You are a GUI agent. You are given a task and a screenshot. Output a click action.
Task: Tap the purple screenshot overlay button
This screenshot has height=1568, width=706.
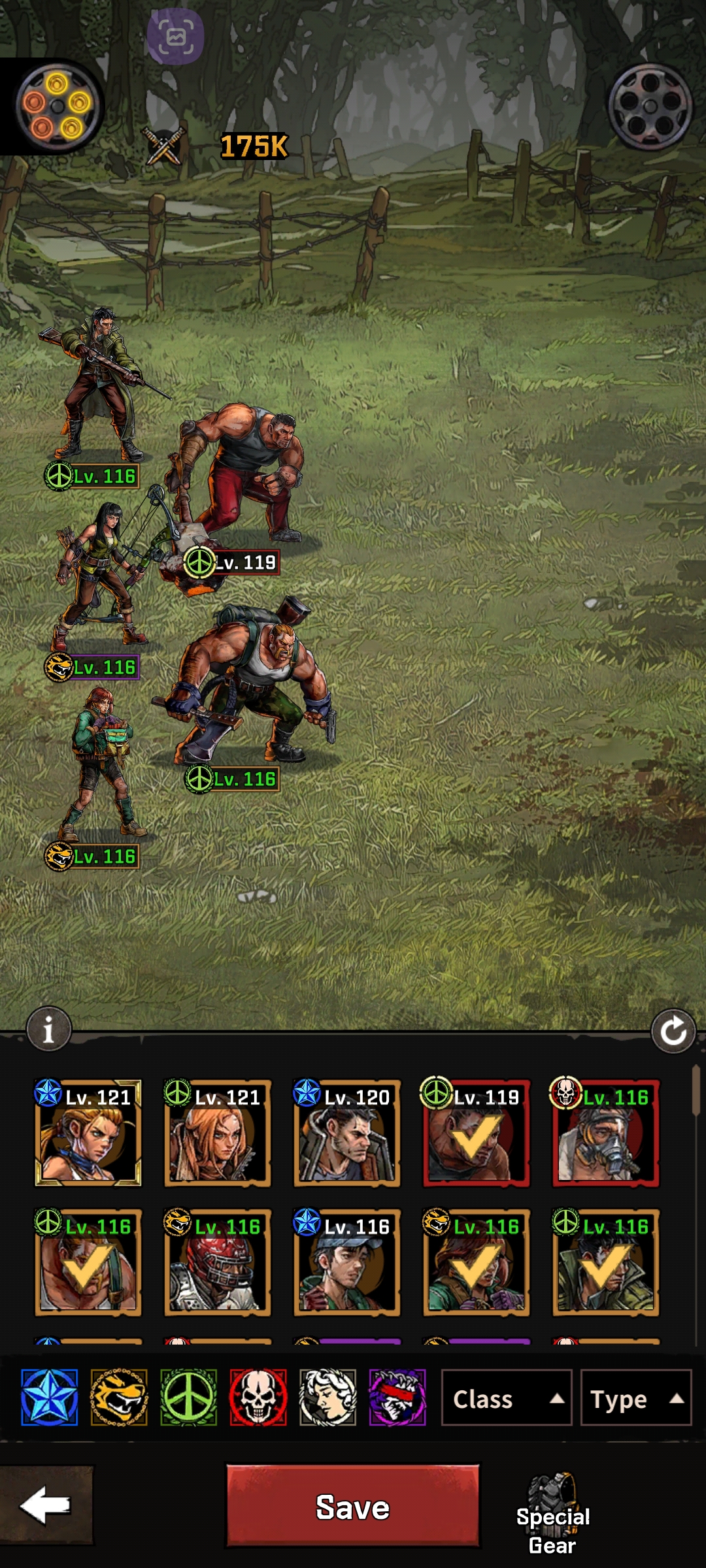click(175, 37)
